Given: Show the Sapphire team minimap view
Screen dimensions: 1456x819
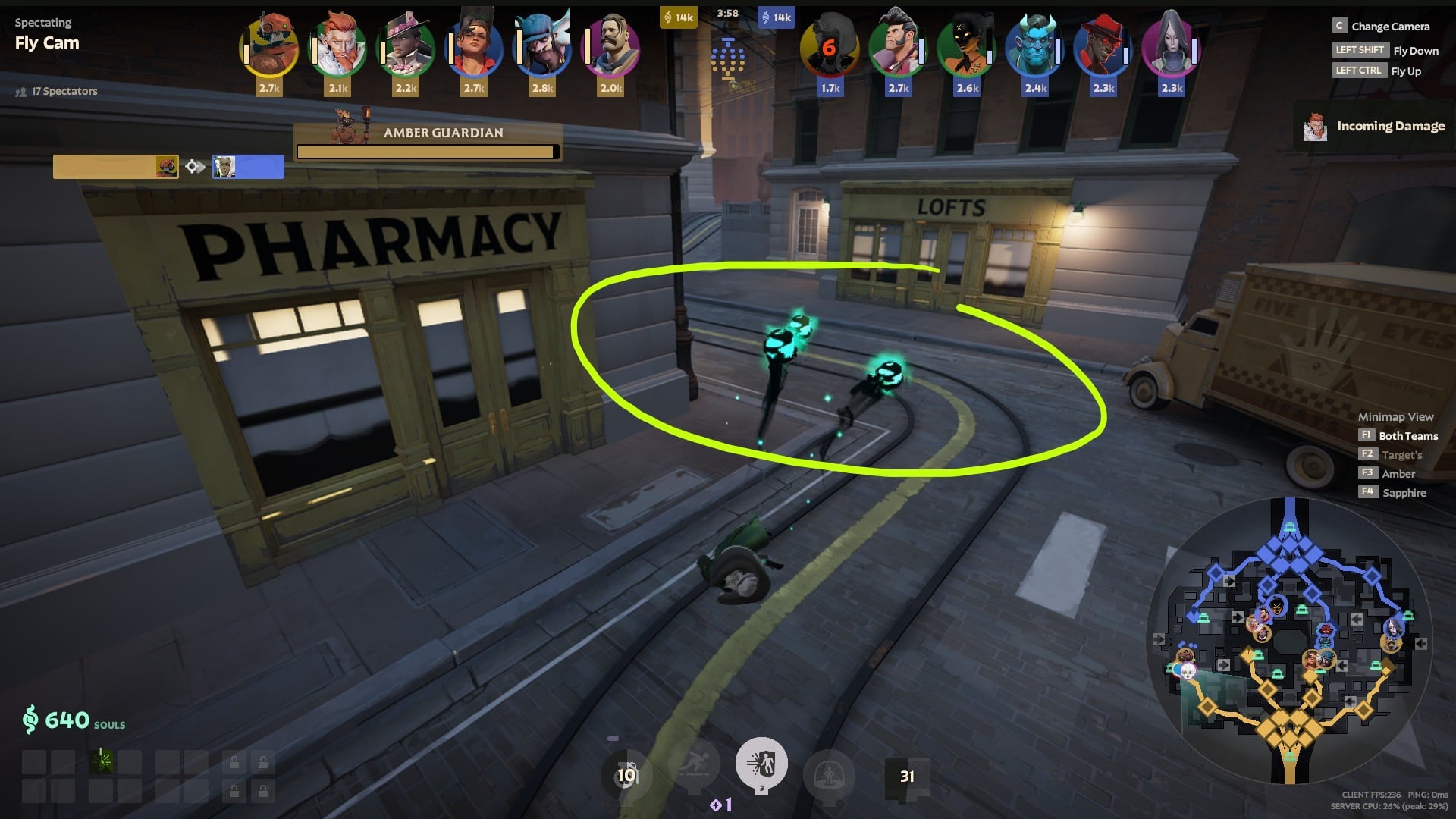Looking at the screenshot, I should 1404,493.
